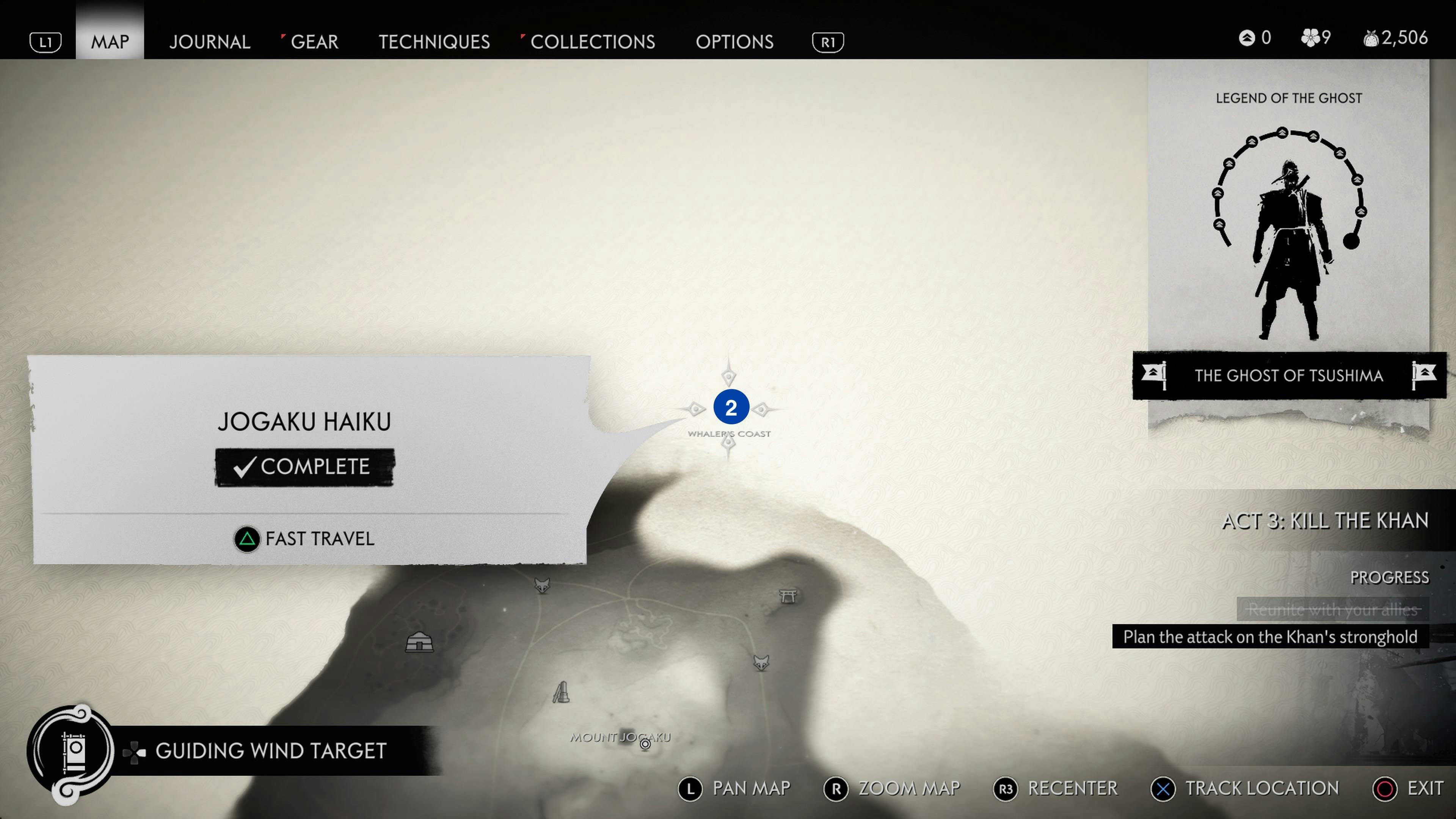Click the Zoom Map stick control
The image size is (1456, 819).
pyautogui.click(x=836, y=789)
